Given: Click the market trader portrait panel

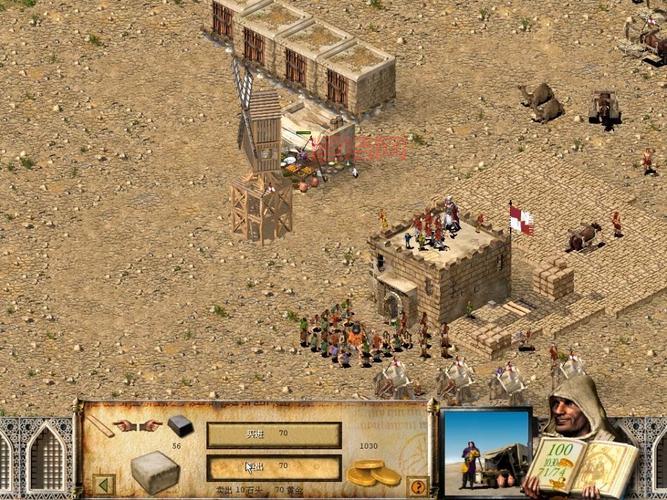Looking at the screenshot, I should pyautogui.click(x=485, y=450).
